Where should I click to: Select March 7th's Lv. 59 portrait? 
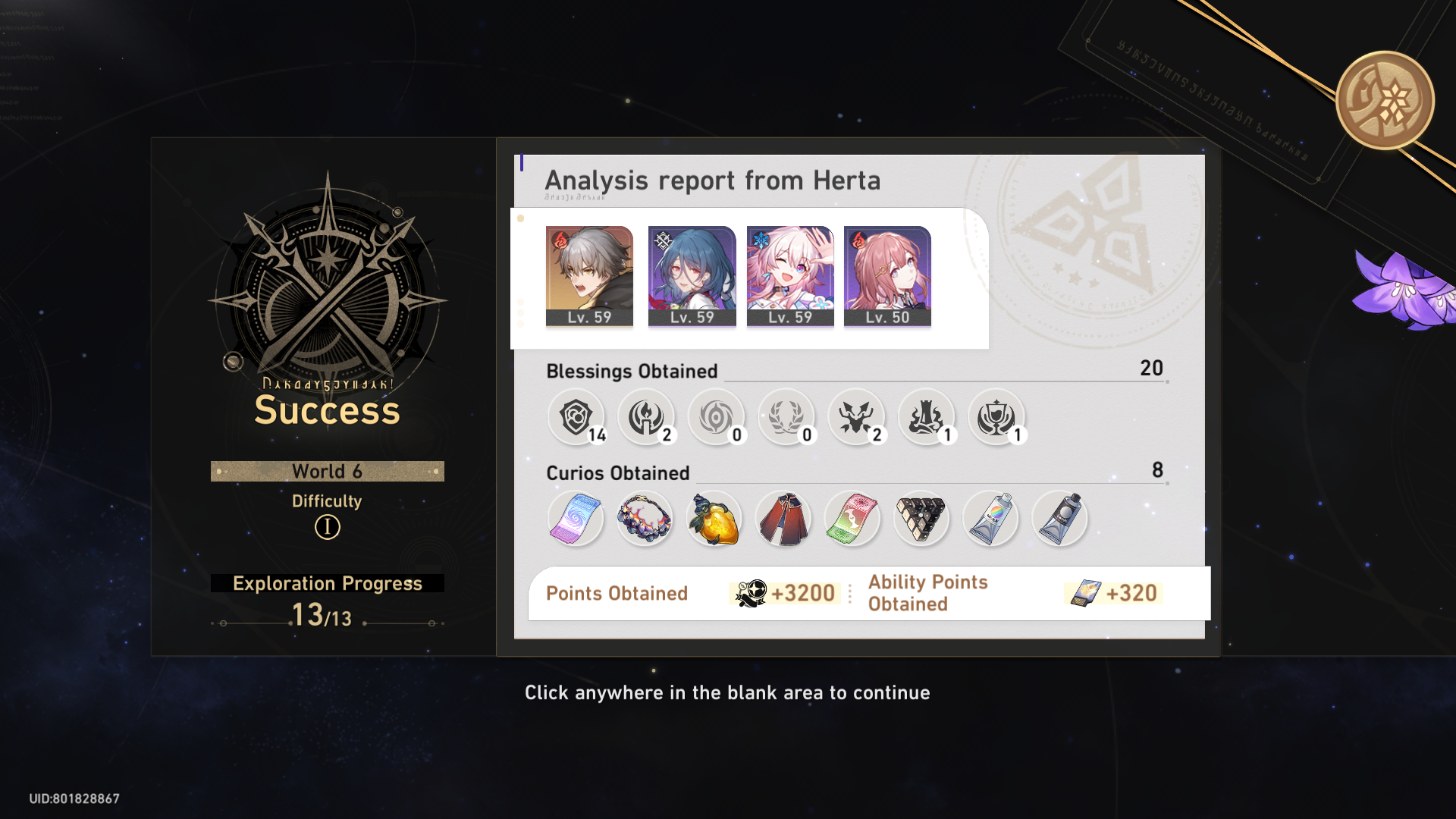(789, 275)
